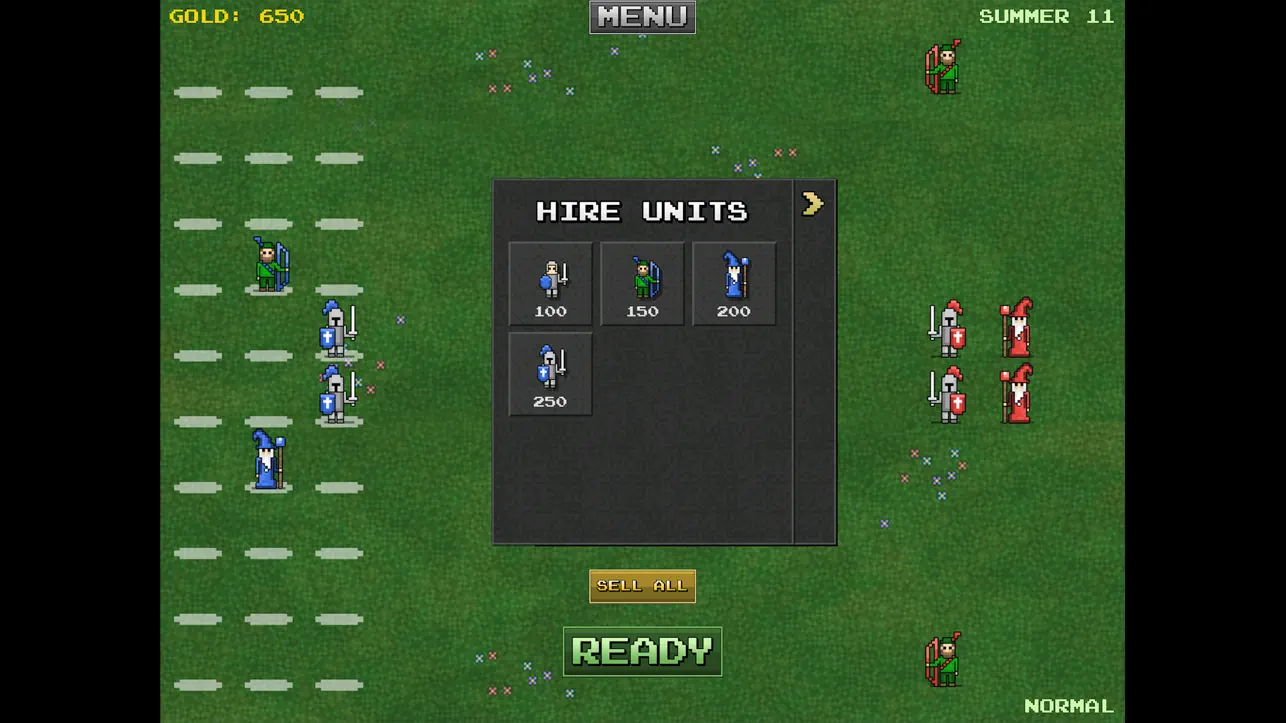Image resolution: width=1286 pixels, height=723 pixels.
Task: Hire the blue mage for 200 gold
Action: click(x=734, y=282)
